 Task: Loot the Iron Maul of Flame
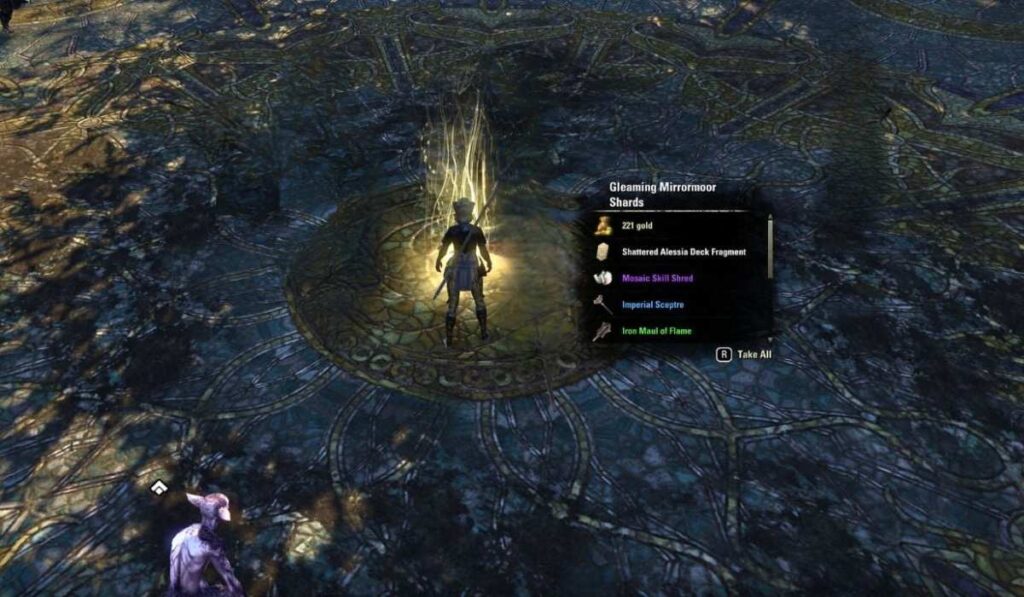click(x=656, y=331)
